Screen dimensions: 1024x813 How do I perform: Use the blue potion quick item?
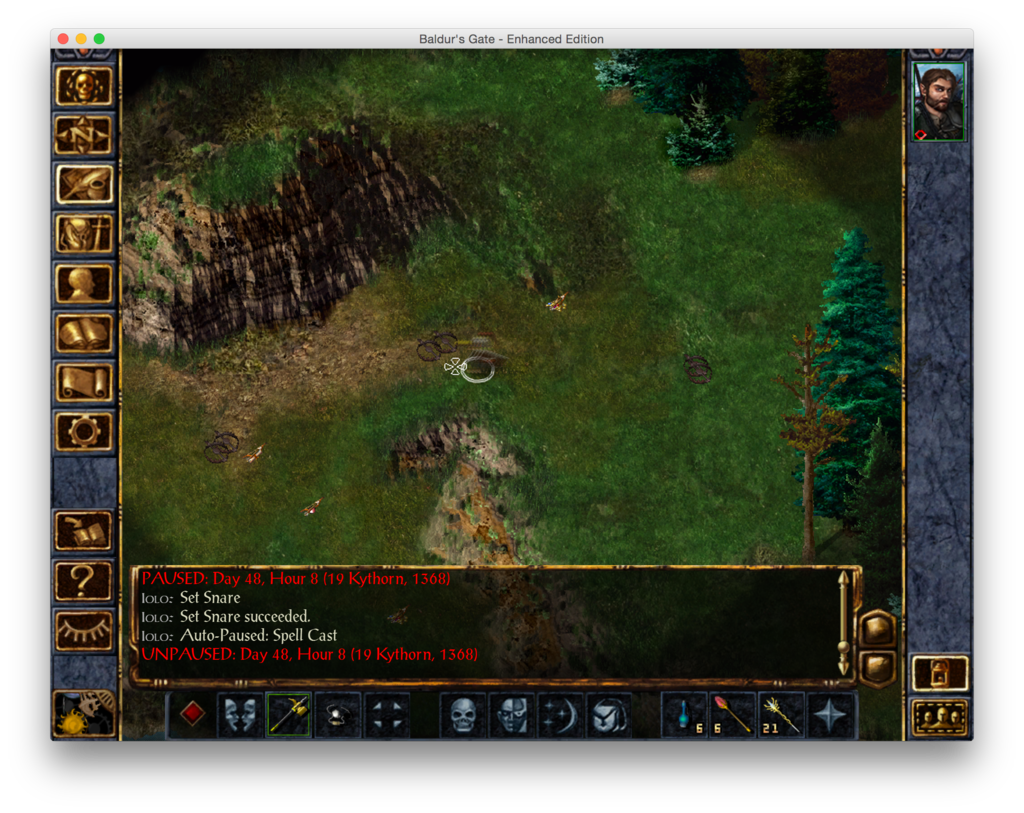coord(685,715)
